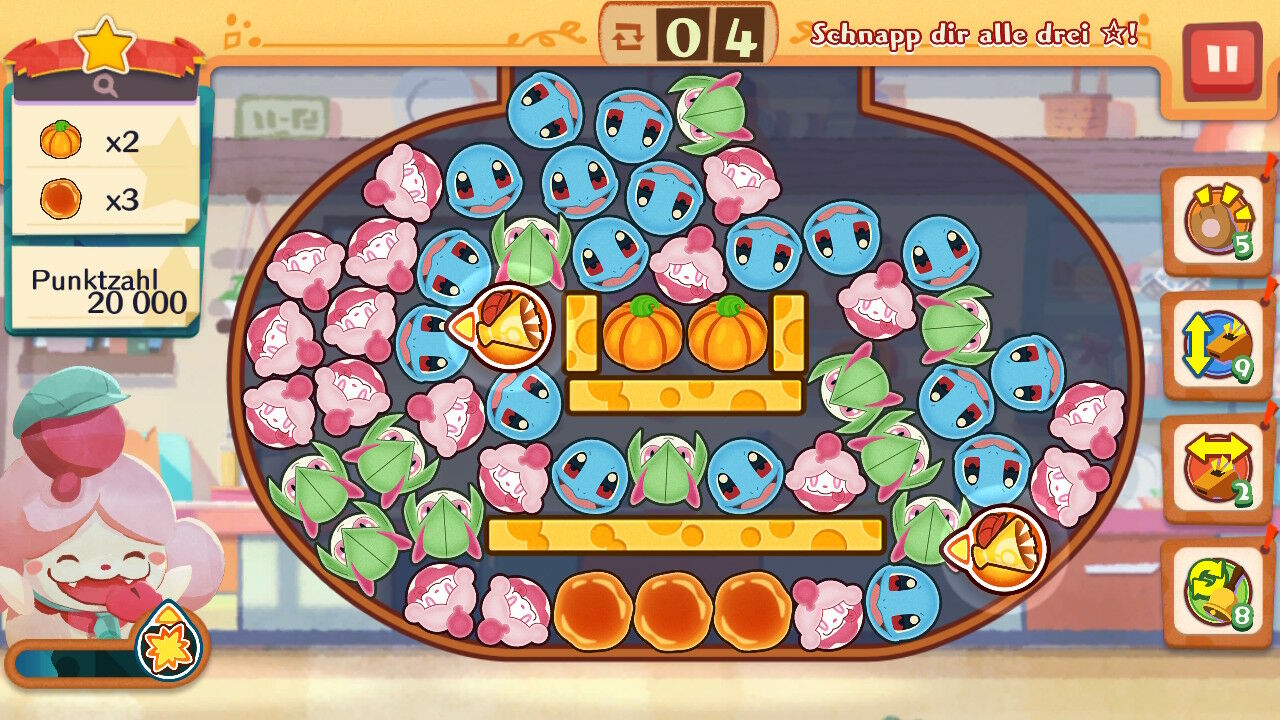Use the oven mitt power-up

coord(1216,222)
